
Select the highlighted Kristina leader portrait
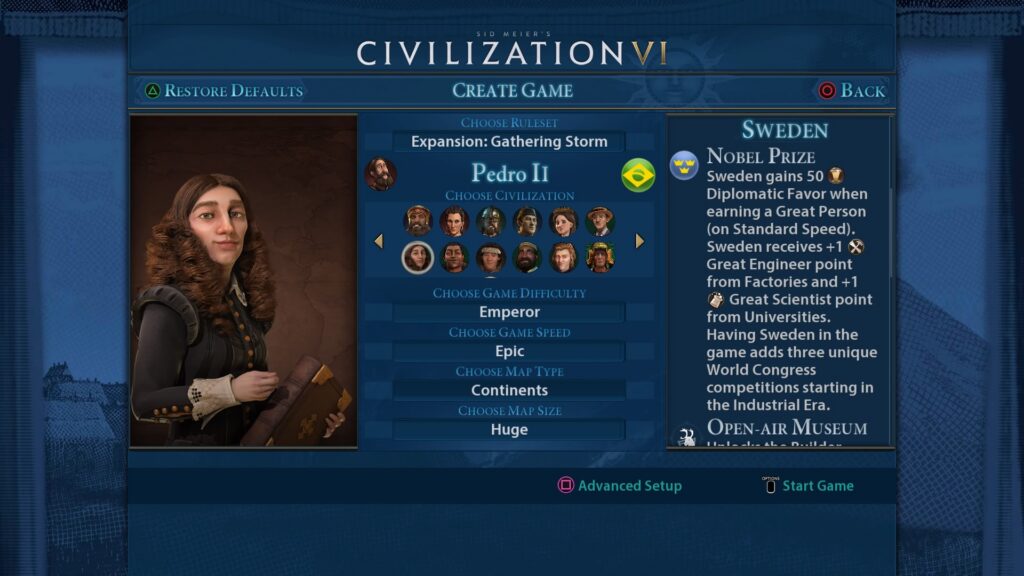[417, 258]
